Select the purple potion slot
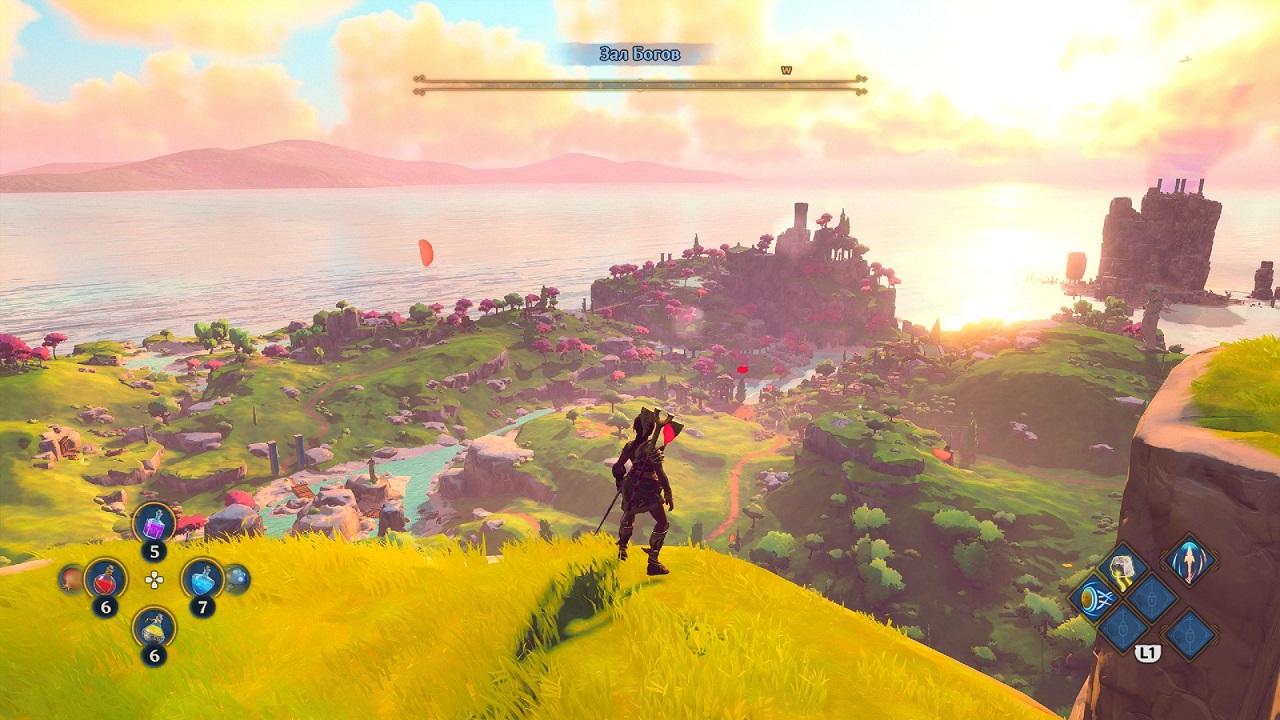The image size is (1280, 720). [154, 523]
